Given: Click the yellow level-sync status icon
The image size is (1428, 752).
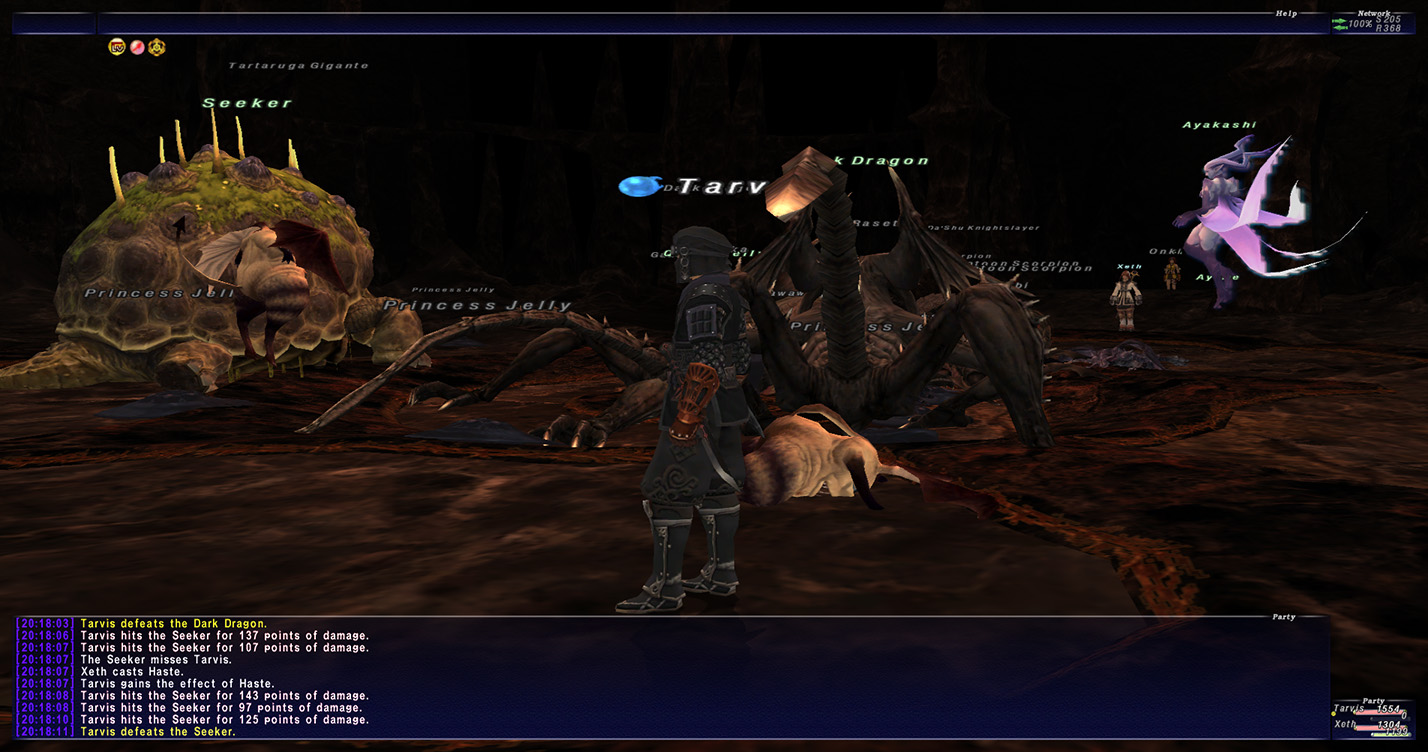Looking at the screenshot, I should (x=117, y=47).
